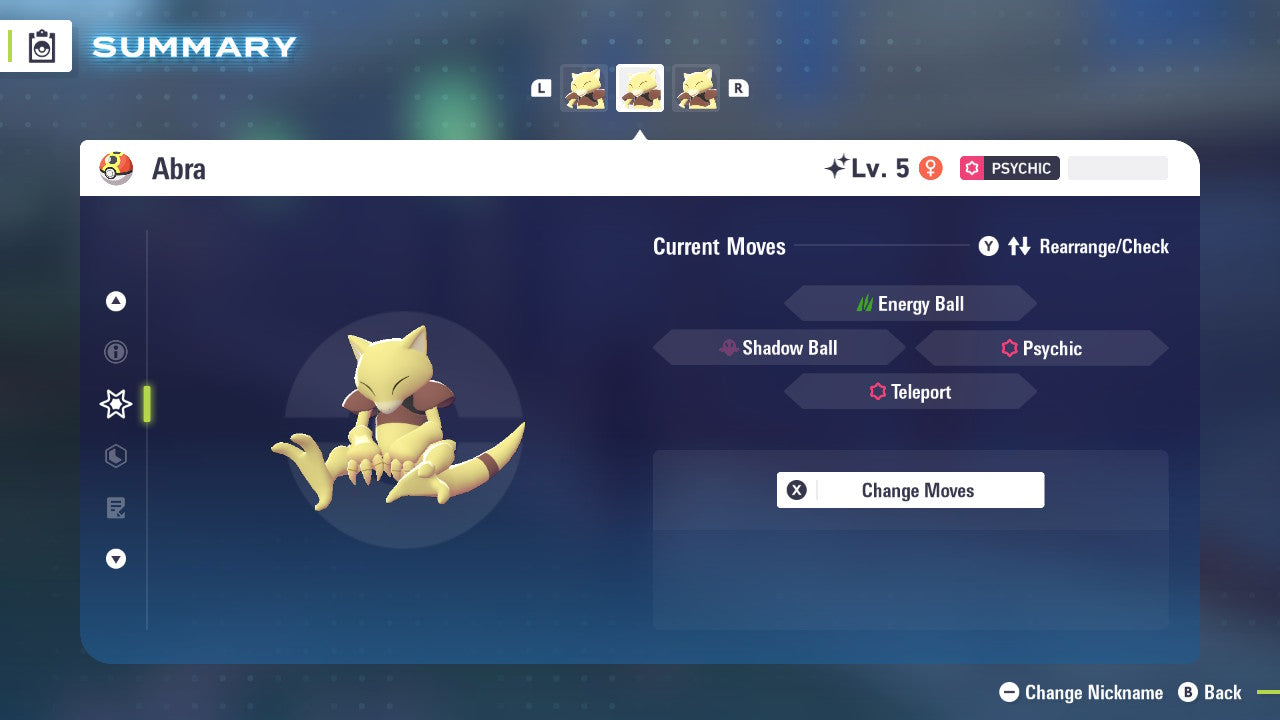Expand the down arrow below the sidebar icons
This screenshot has width=1280, height=720.
[x=116, y=559]
